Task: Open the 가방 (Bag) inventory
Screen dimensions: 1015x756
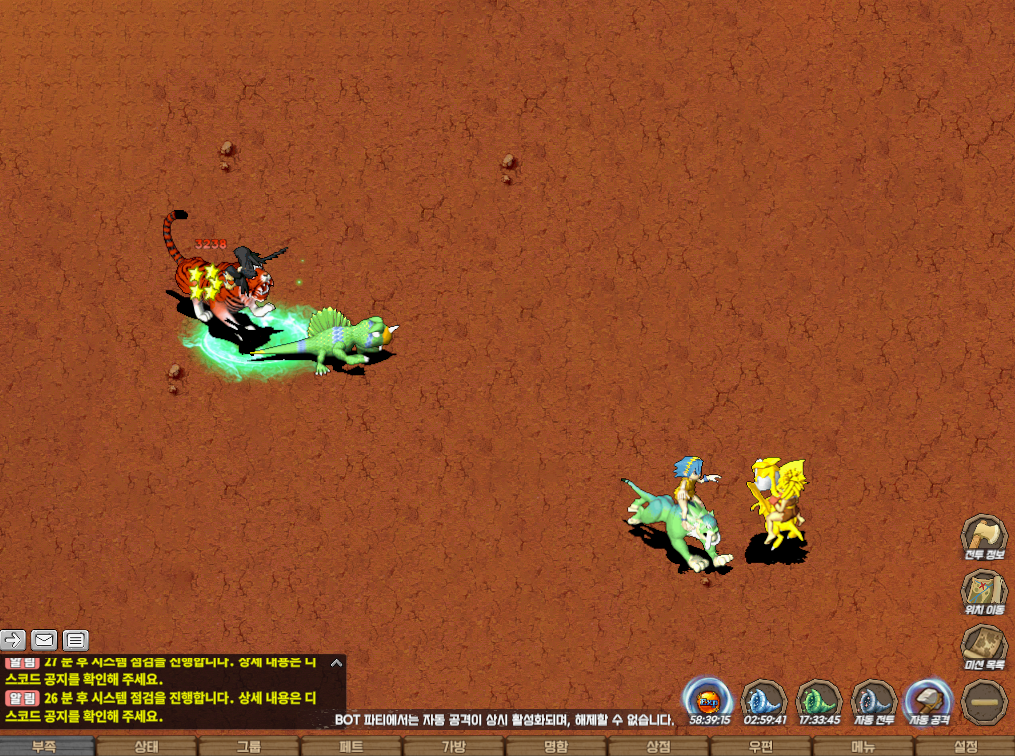Action: point(454,746)
